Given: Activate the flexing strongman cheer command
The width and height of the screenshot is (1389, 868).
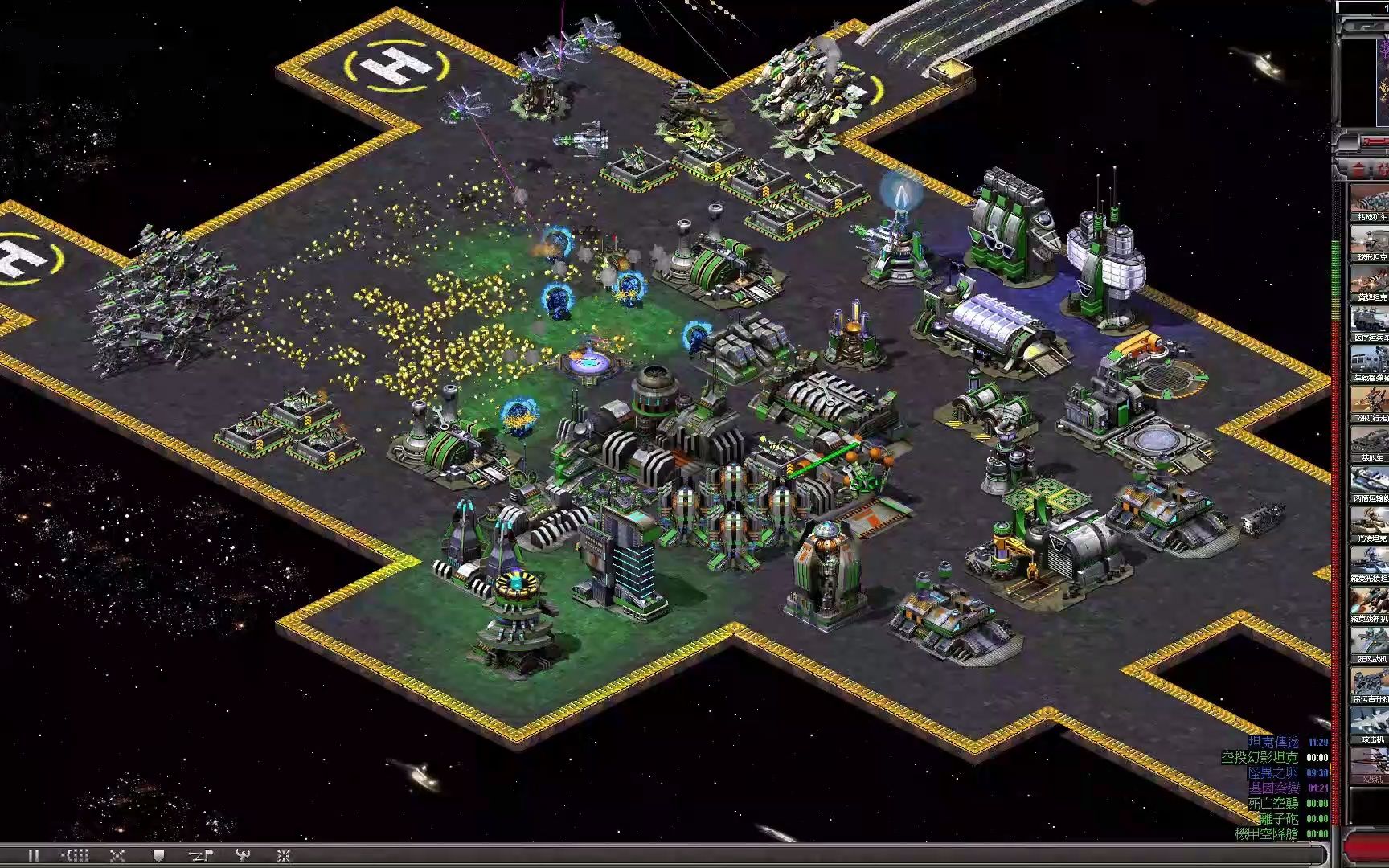Looking at the screenshot, I should [242, 855].
